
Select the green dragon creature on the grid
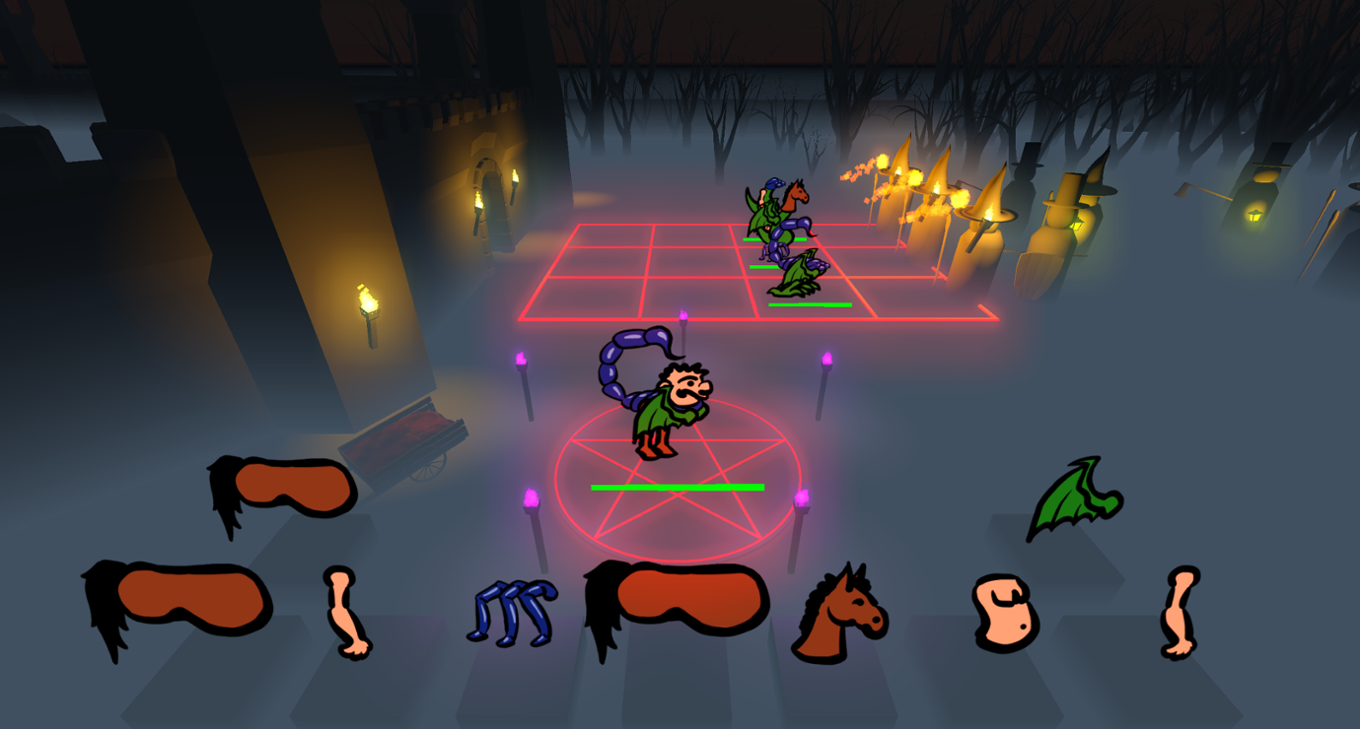tap(800, 275)
